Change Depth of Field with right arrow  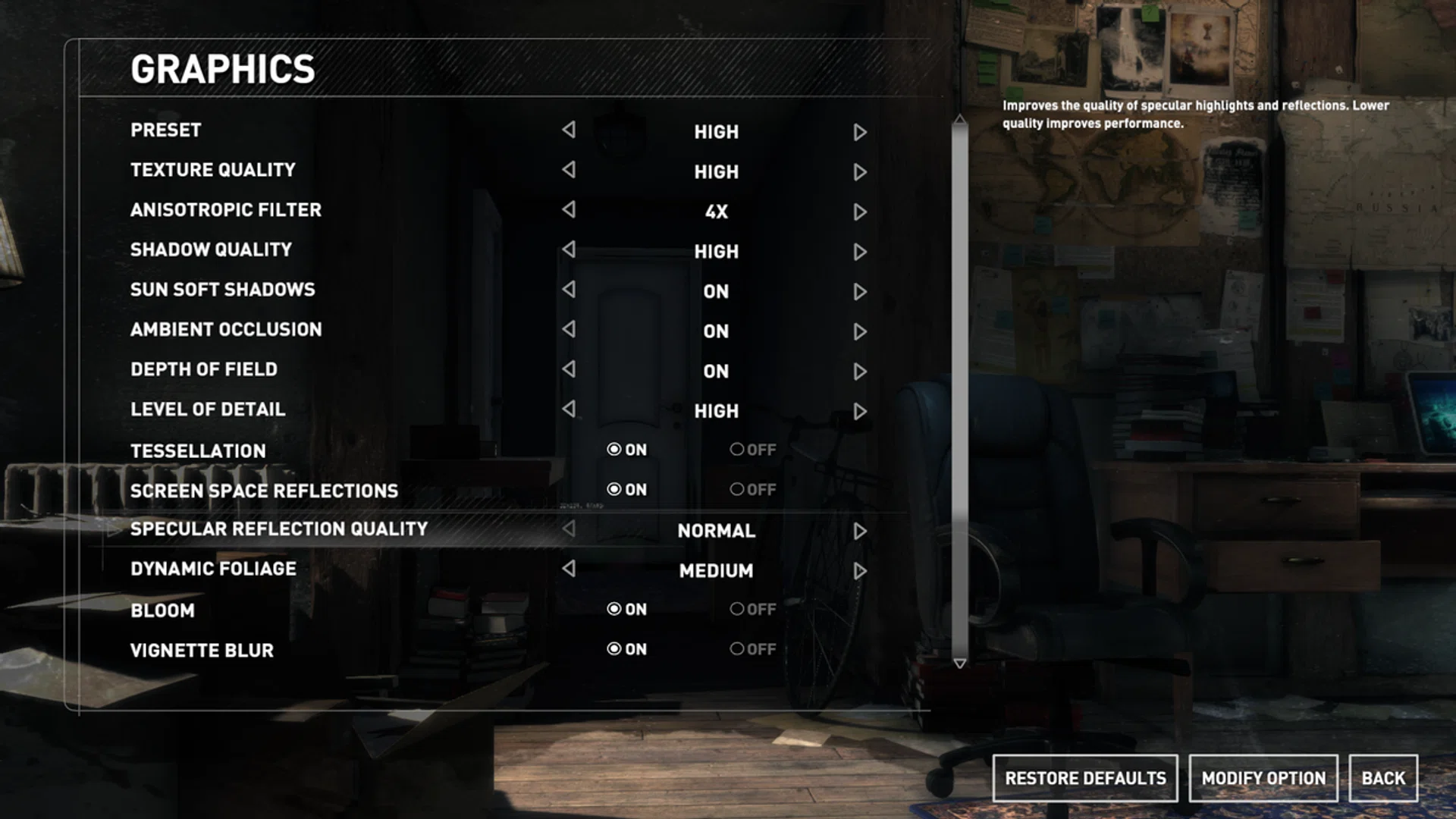tap(859, 371)
